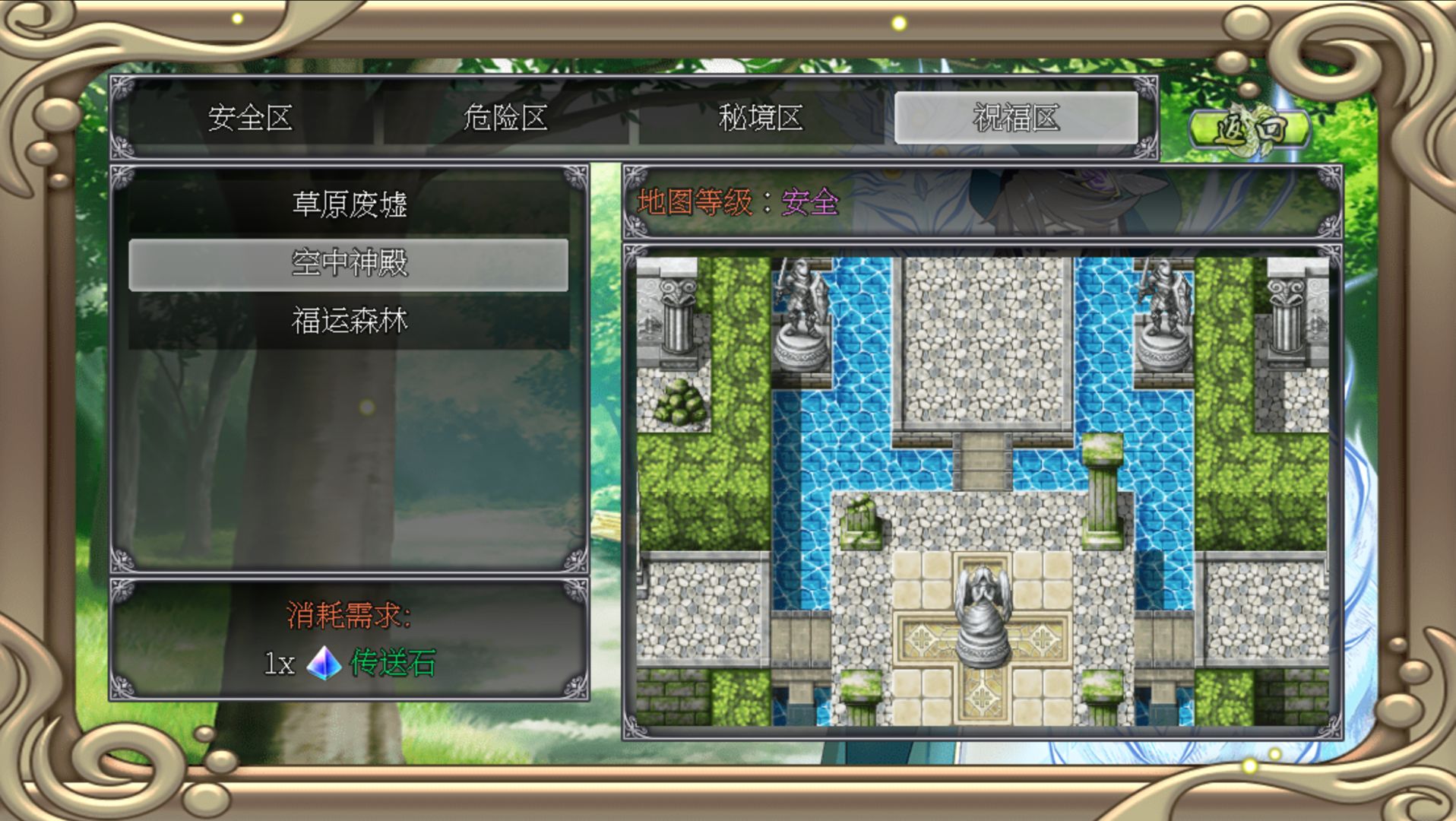Open the 危险区 tab
The image size is (1456, 821).
pyautogui.click(x=505, y=118)
